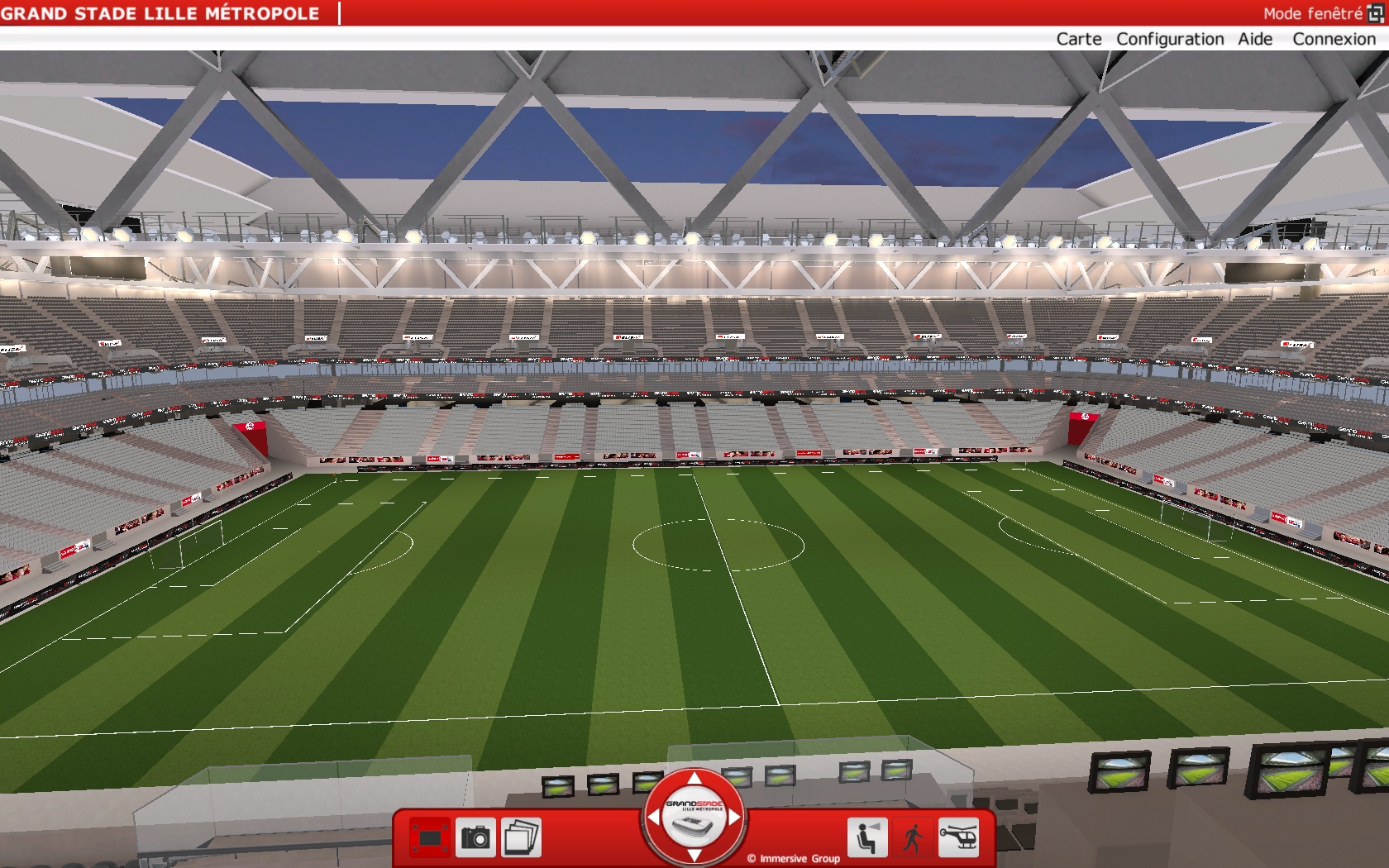Open the Aide help menu
Screen dimensions: 1389x868
click(1254, 39)
